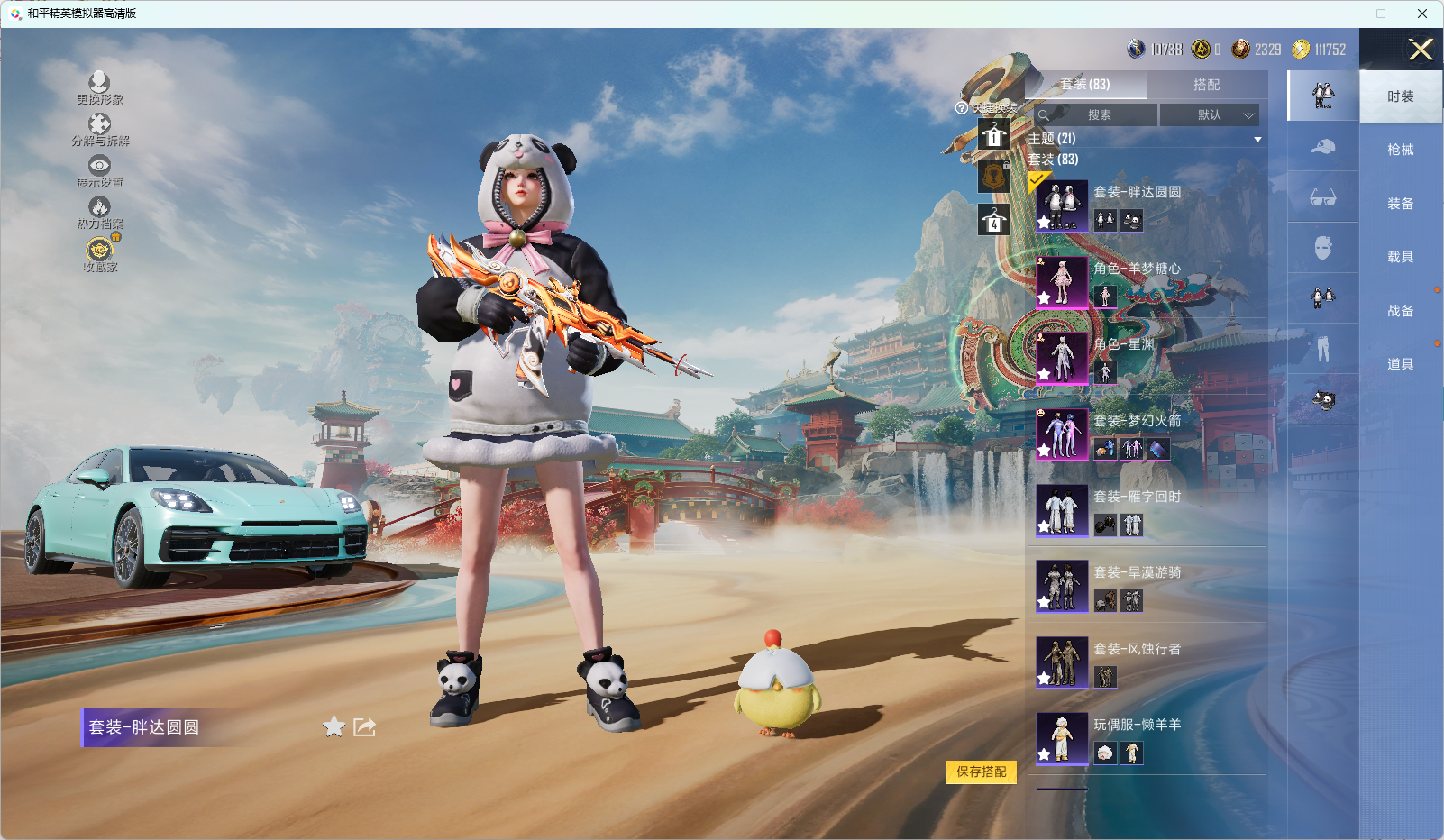The image size is (1444, 840).
Task: Close the wardrobe with the X button
Action: pyautogui.click(x=1421, y=50)
